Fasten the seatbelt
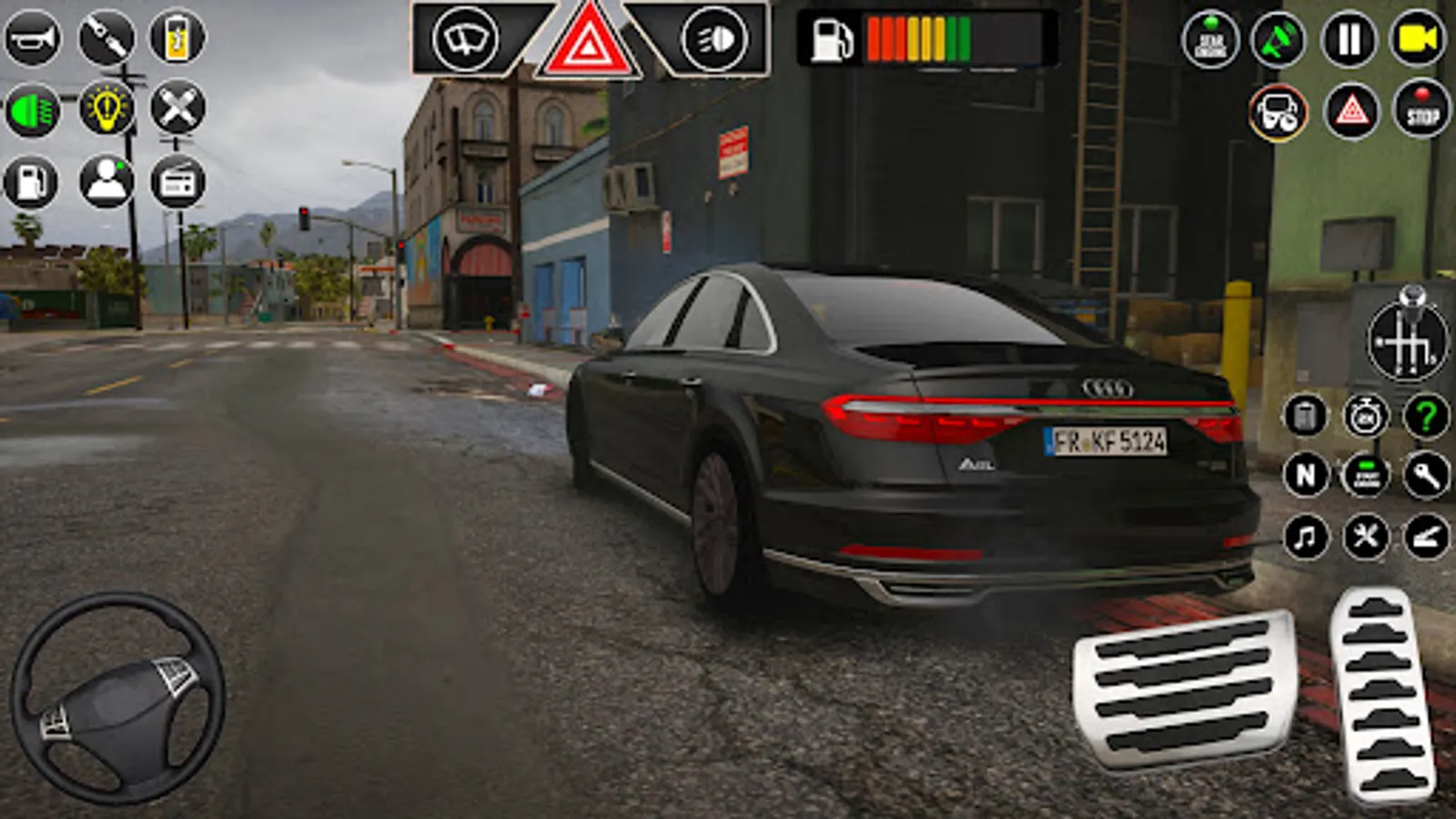This screenshot has height=819, width=1456. coord(107,36)
